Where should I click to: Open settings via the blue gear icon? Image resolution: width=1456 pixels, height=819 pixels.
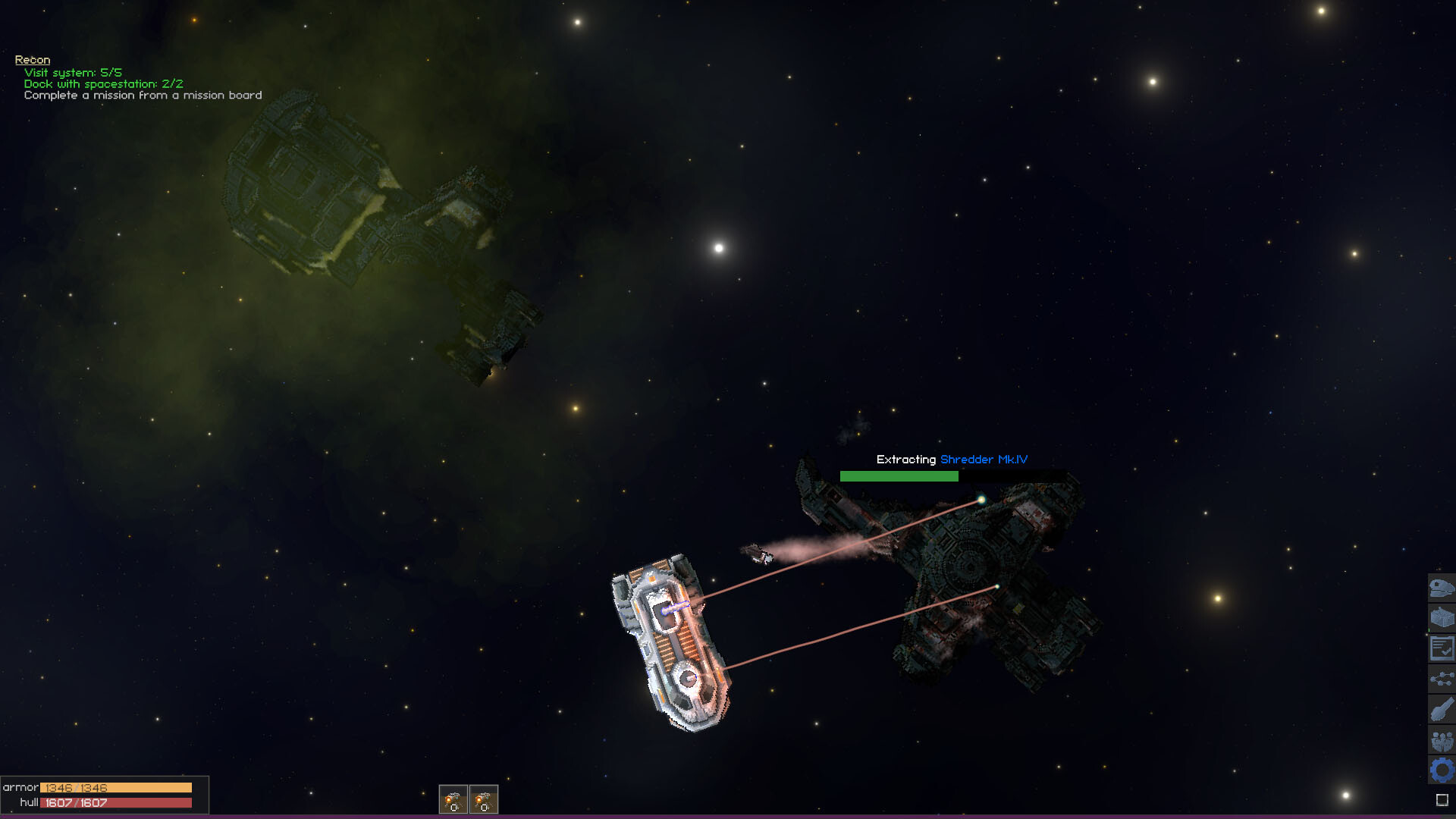pos(1442,770)
